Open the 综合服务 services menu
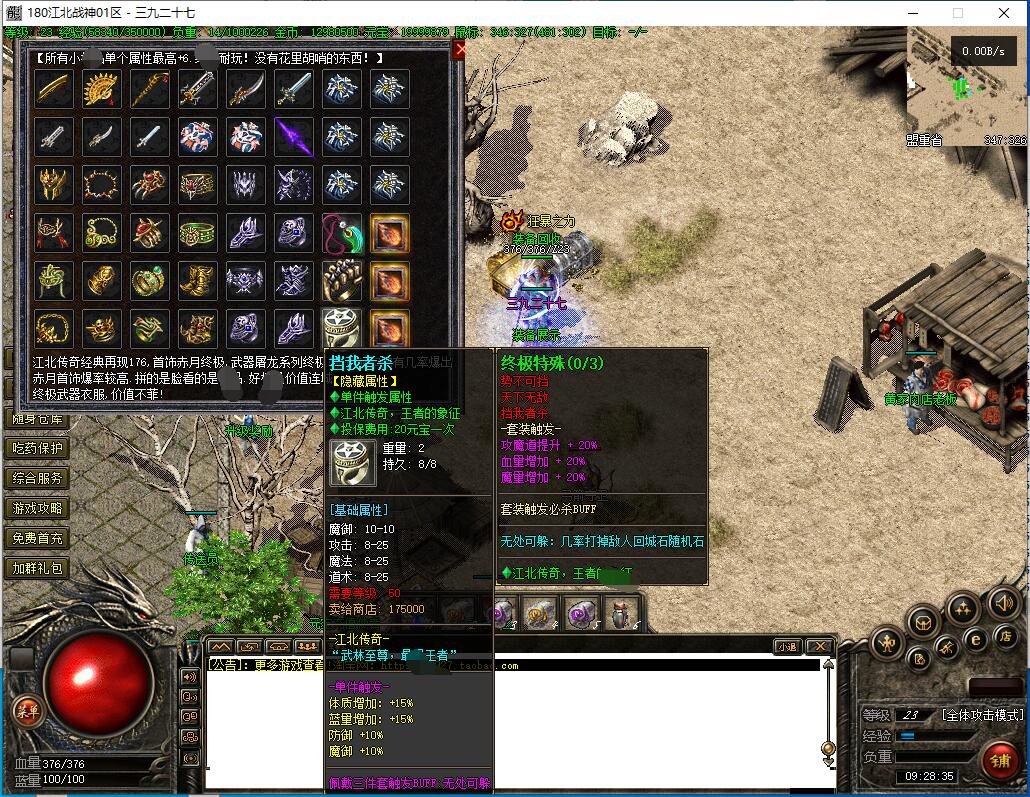Screen dimensions: 1030x797 point(38,478)
